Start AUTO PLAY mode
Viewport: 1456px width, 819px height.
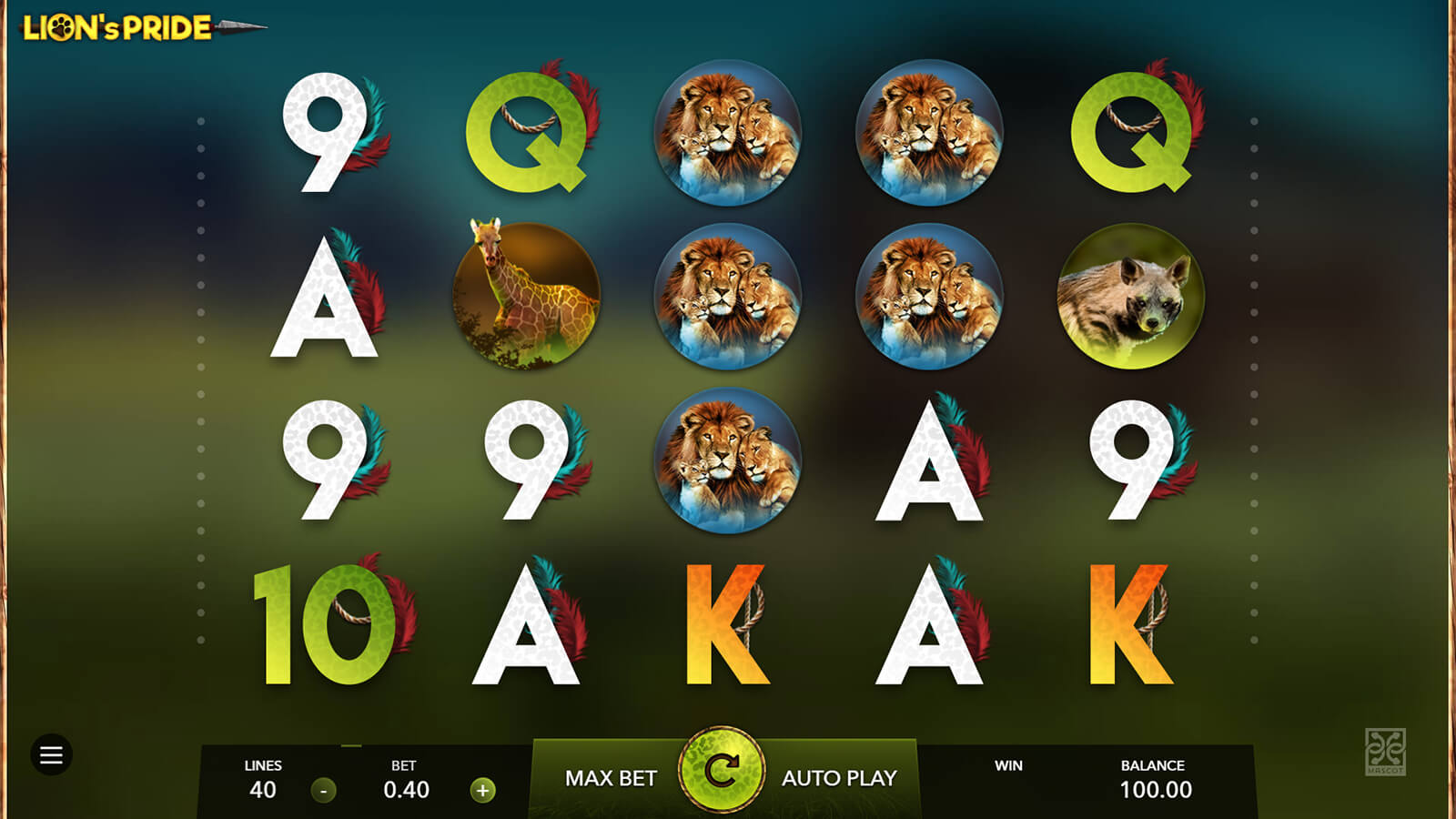pos(839,778)
